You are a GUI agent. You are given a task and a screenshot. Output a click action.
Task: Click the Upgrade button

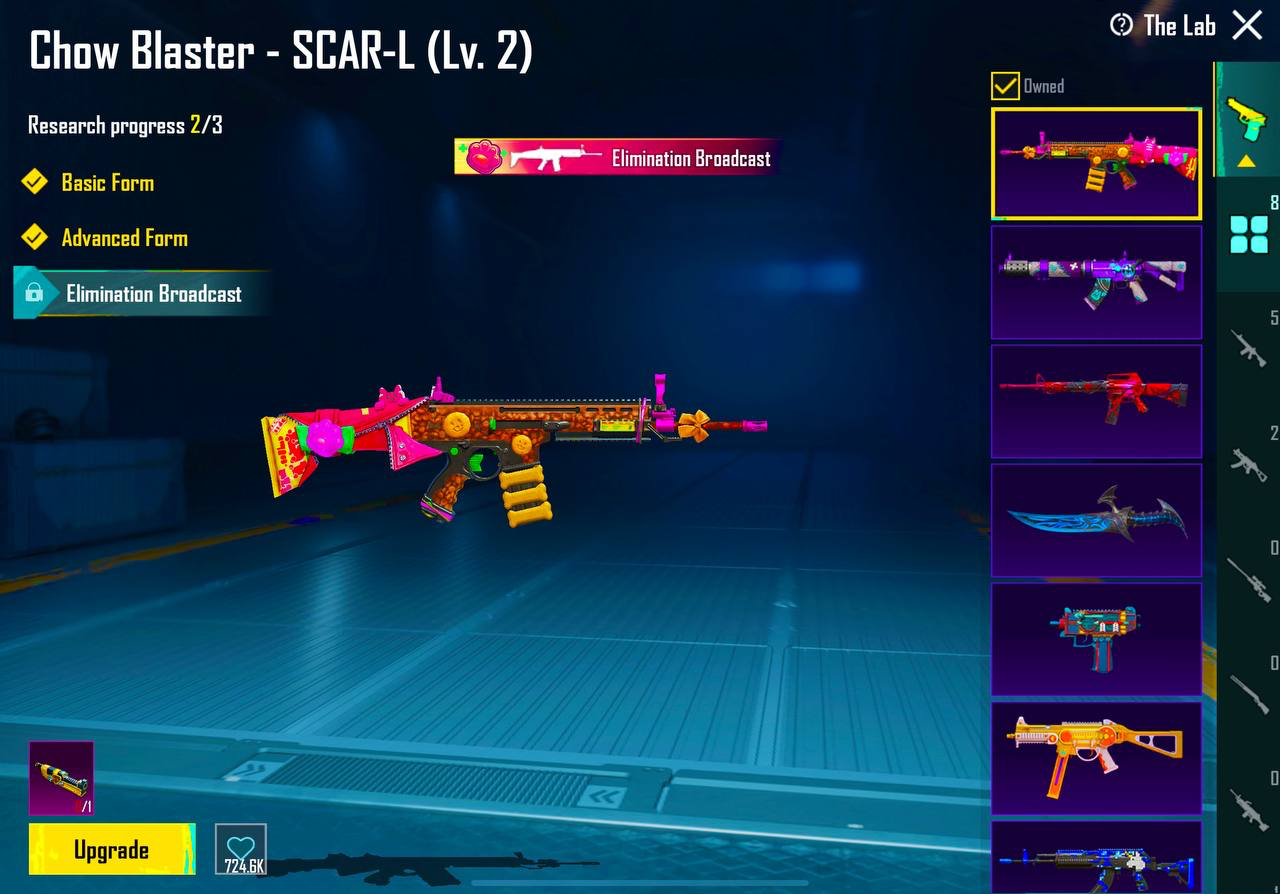pyautogui.click(x=111, y=850)
